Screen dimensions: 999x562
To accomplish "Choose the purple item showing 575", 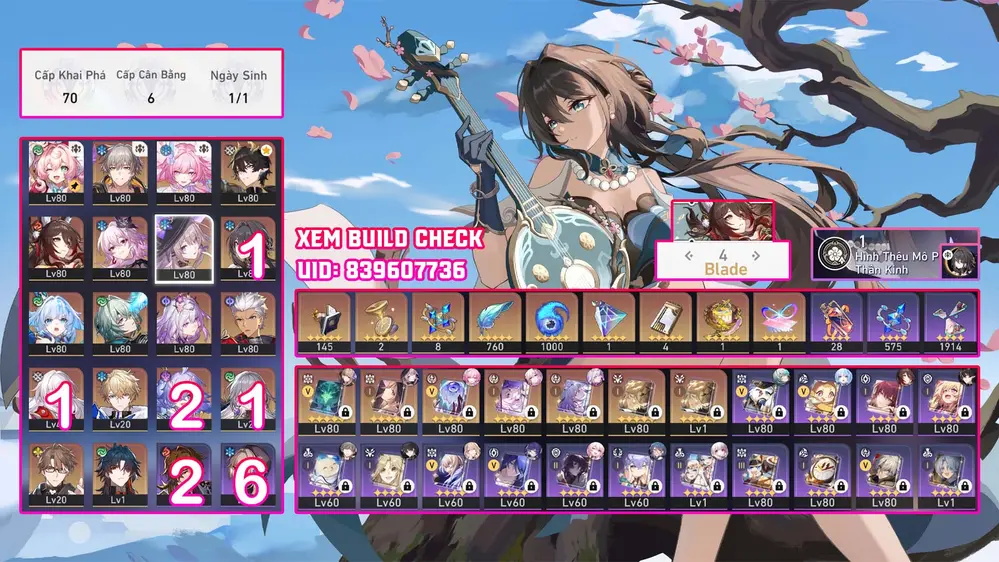I will coord(893,322).
